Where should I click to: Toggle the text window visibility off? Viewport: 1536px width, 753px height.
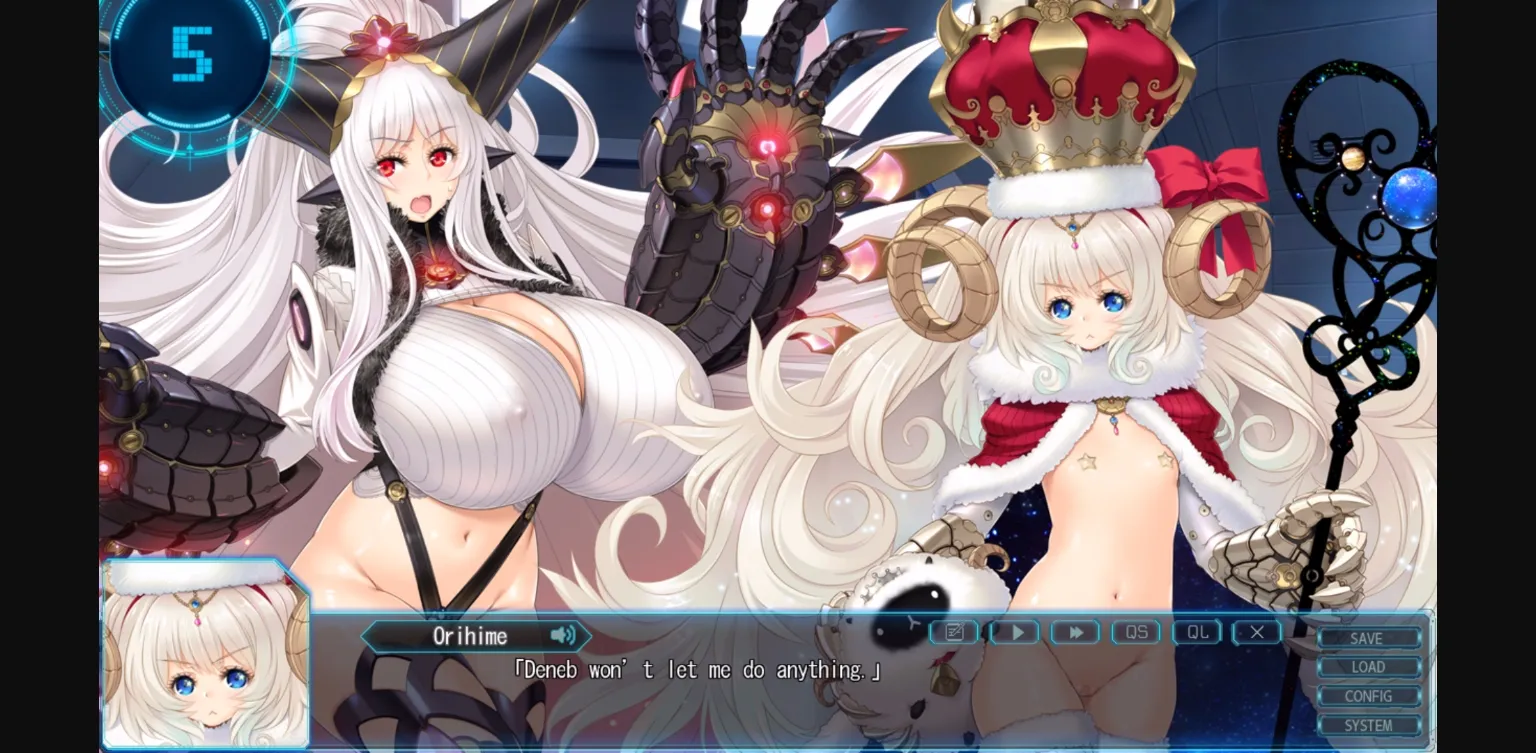(x=1256, y=632)
